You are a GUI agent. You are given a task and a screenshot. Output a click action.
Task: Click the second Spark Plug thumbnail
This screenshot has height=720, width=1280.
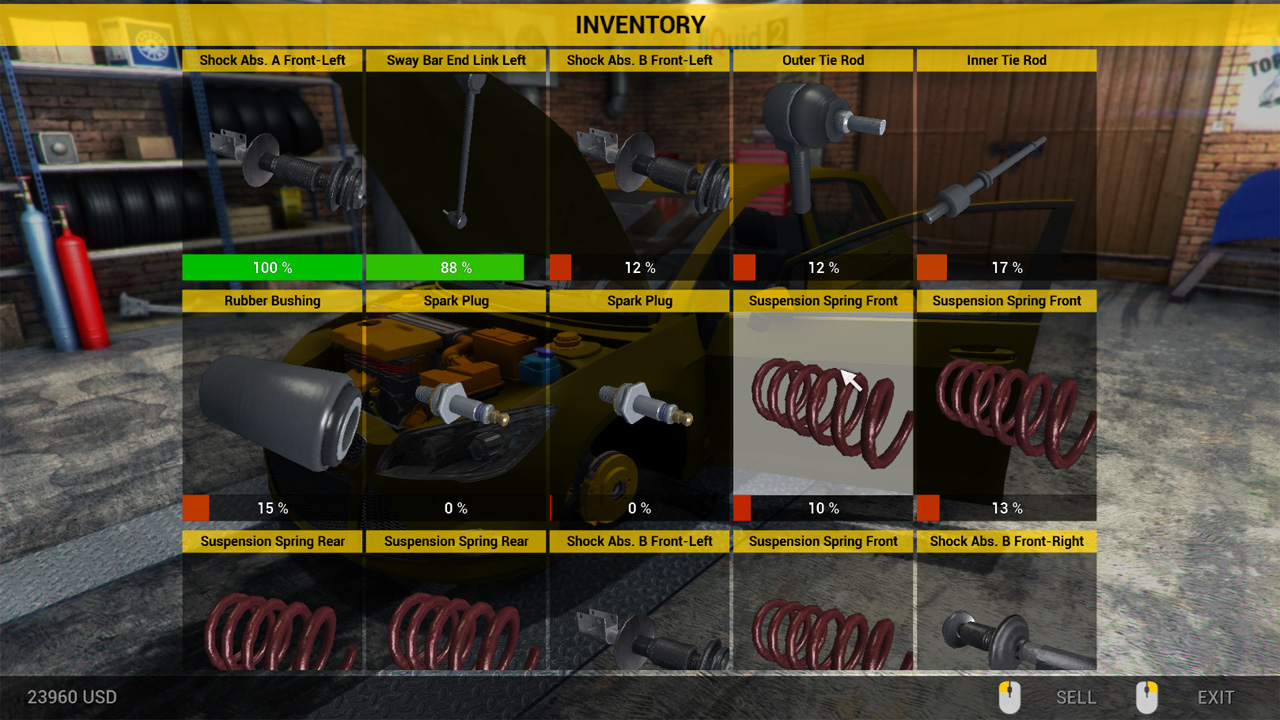(x=639, y=405)
